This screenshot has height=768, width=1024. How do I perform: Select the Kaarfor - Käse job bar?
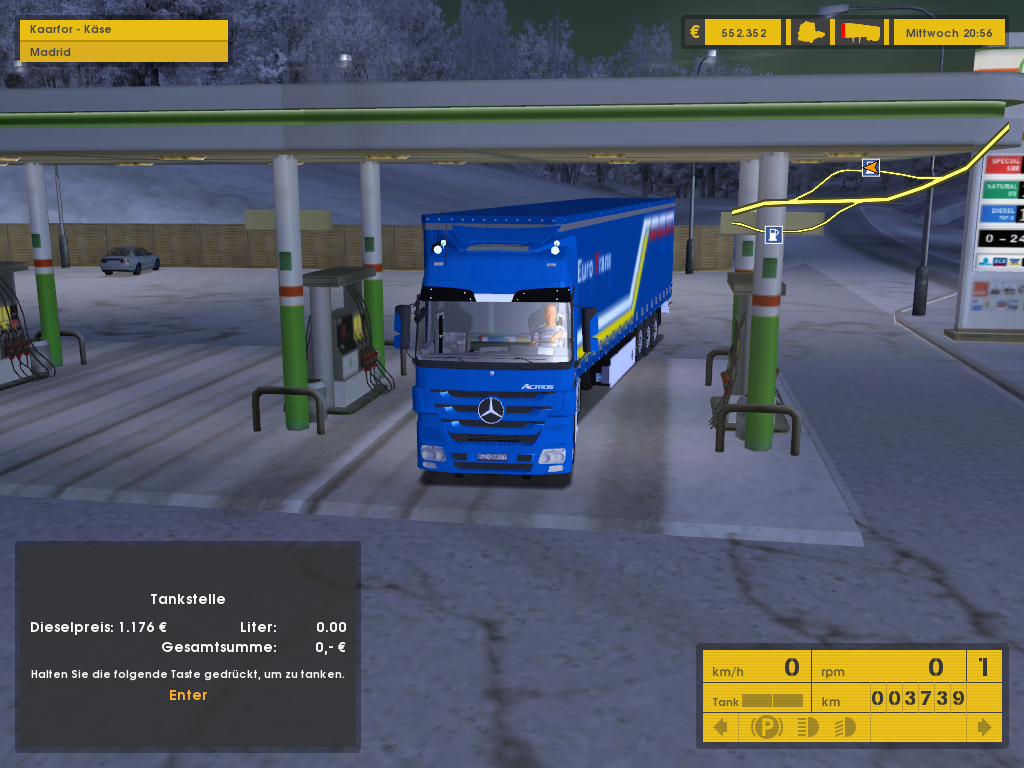(x=123, y=30)
